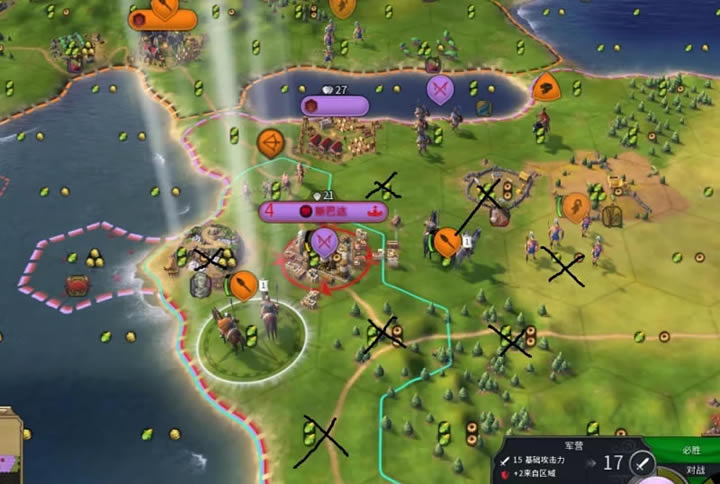This screenshot has height=484, width=720.
Task: Select the orange unit flag above the warrior group
Action: click(575, 208)
